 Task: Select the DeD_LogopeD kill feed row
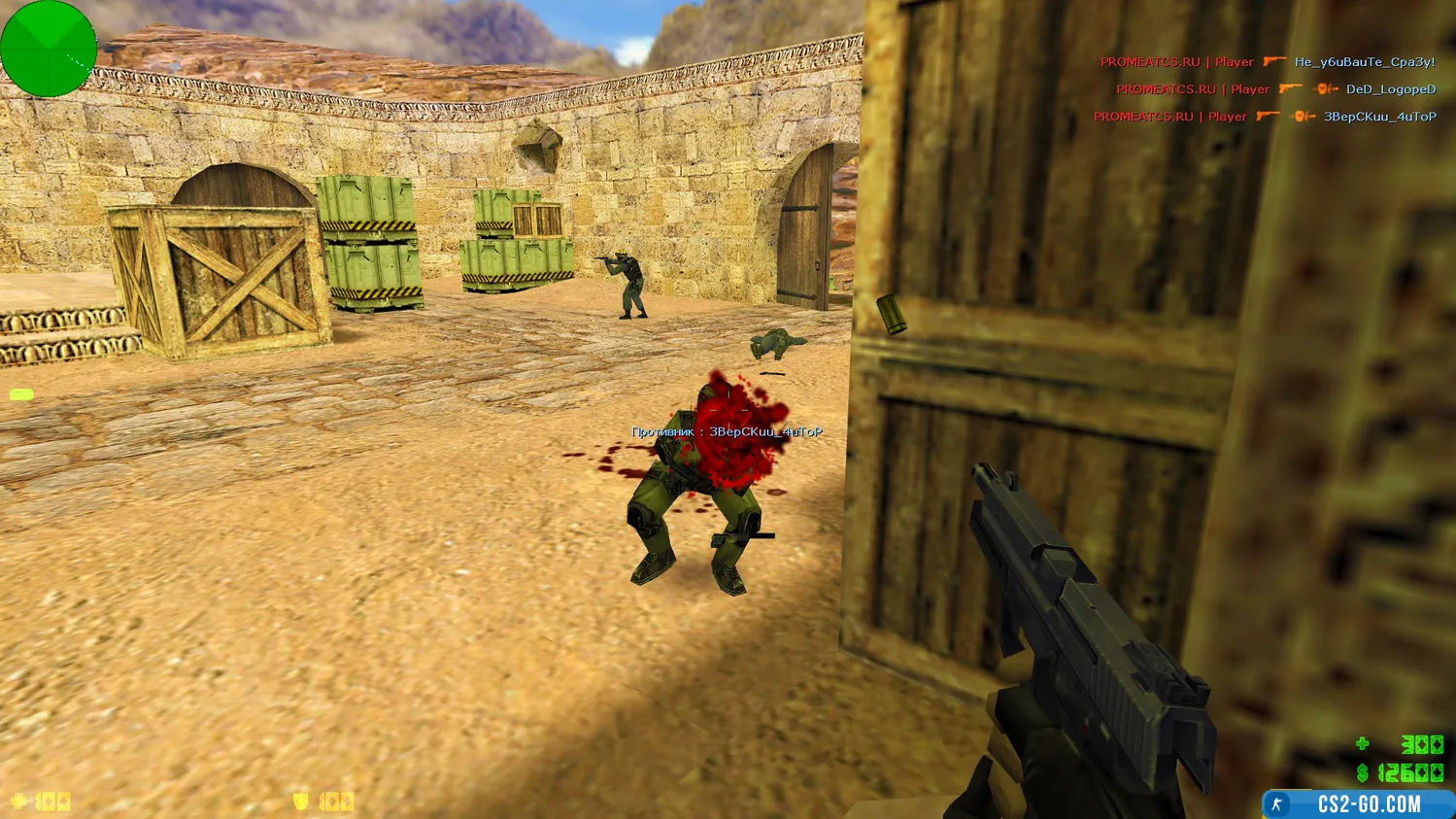pos(1275,89)
